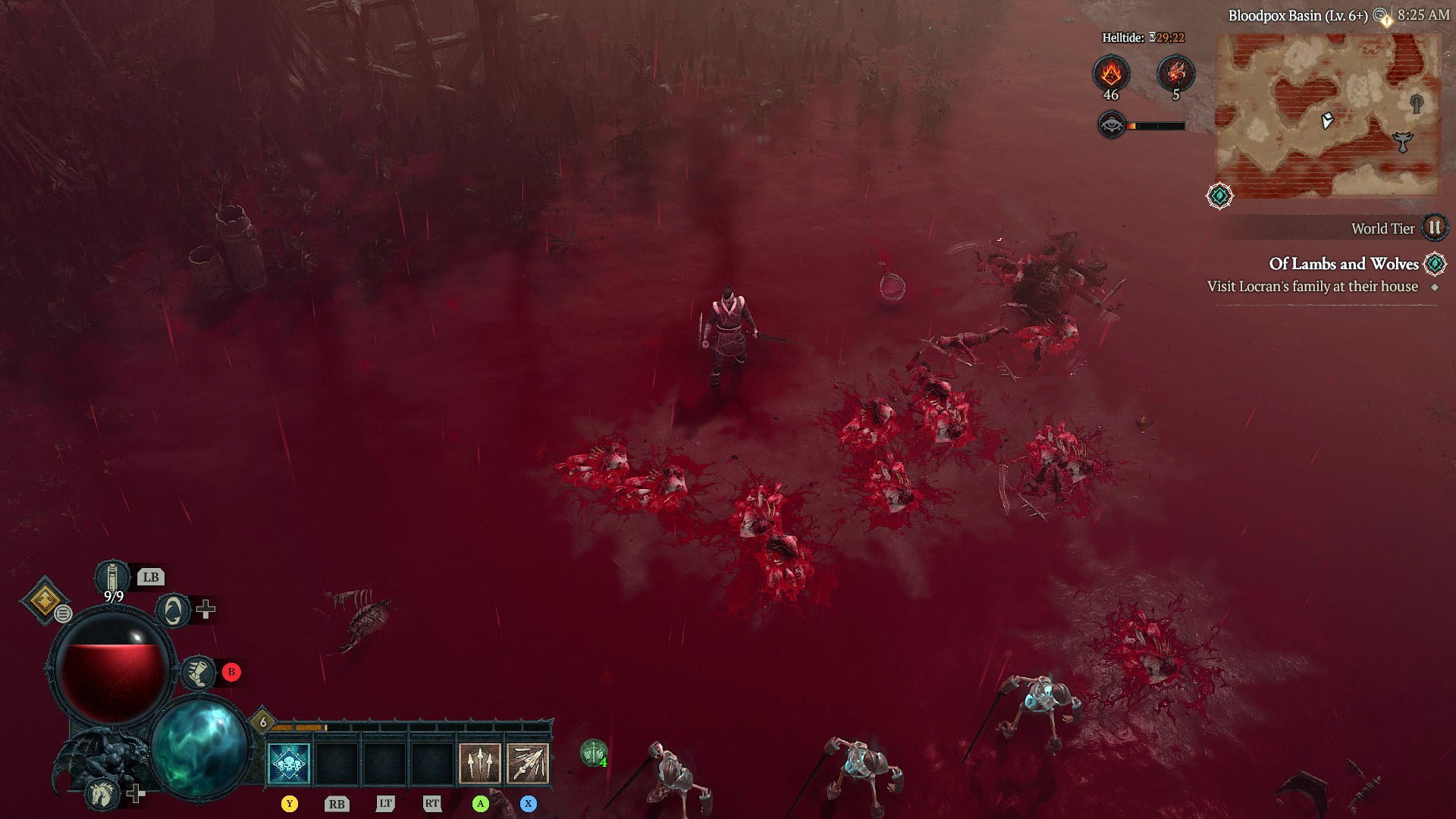This screenshot has width=1456, height=819.
Task: Click the Helltide threat eye indicator
Action: tap(1112, 124)
